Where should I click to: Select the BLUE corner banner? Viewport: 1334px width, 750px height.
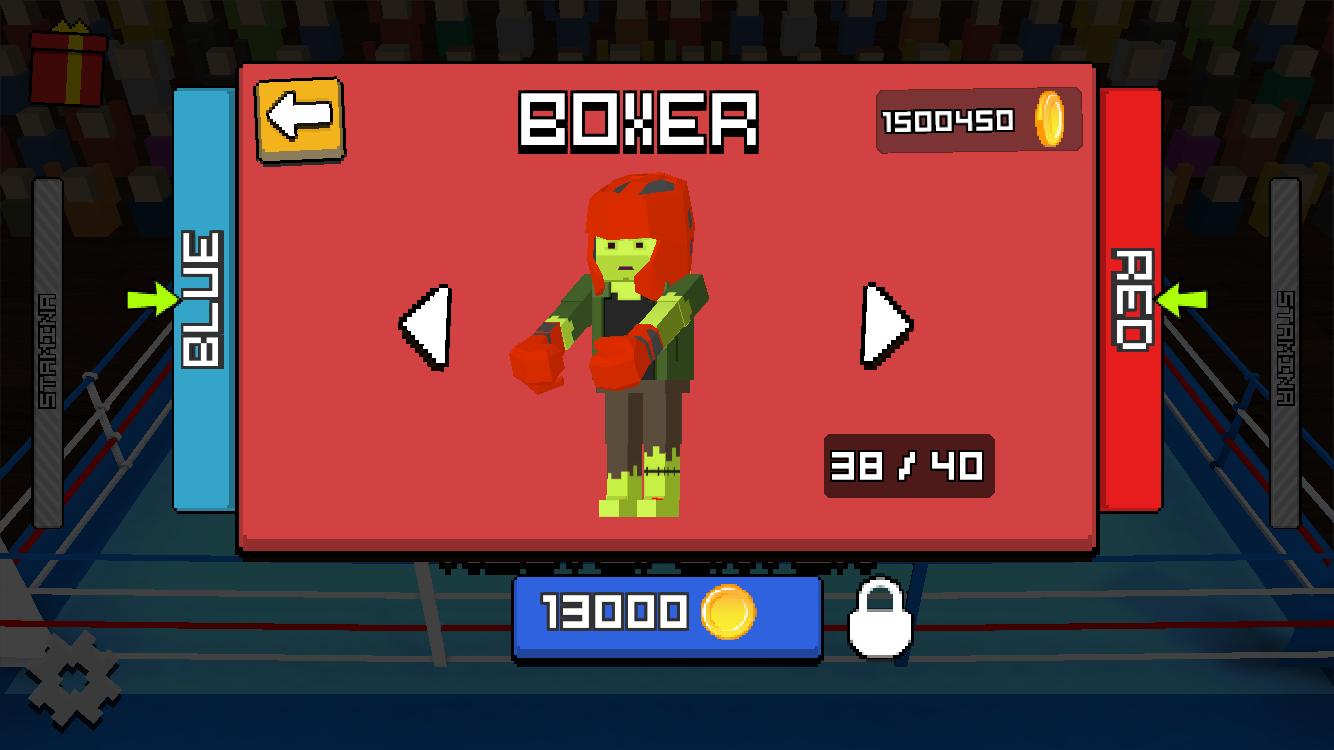(x=200, y=300)
